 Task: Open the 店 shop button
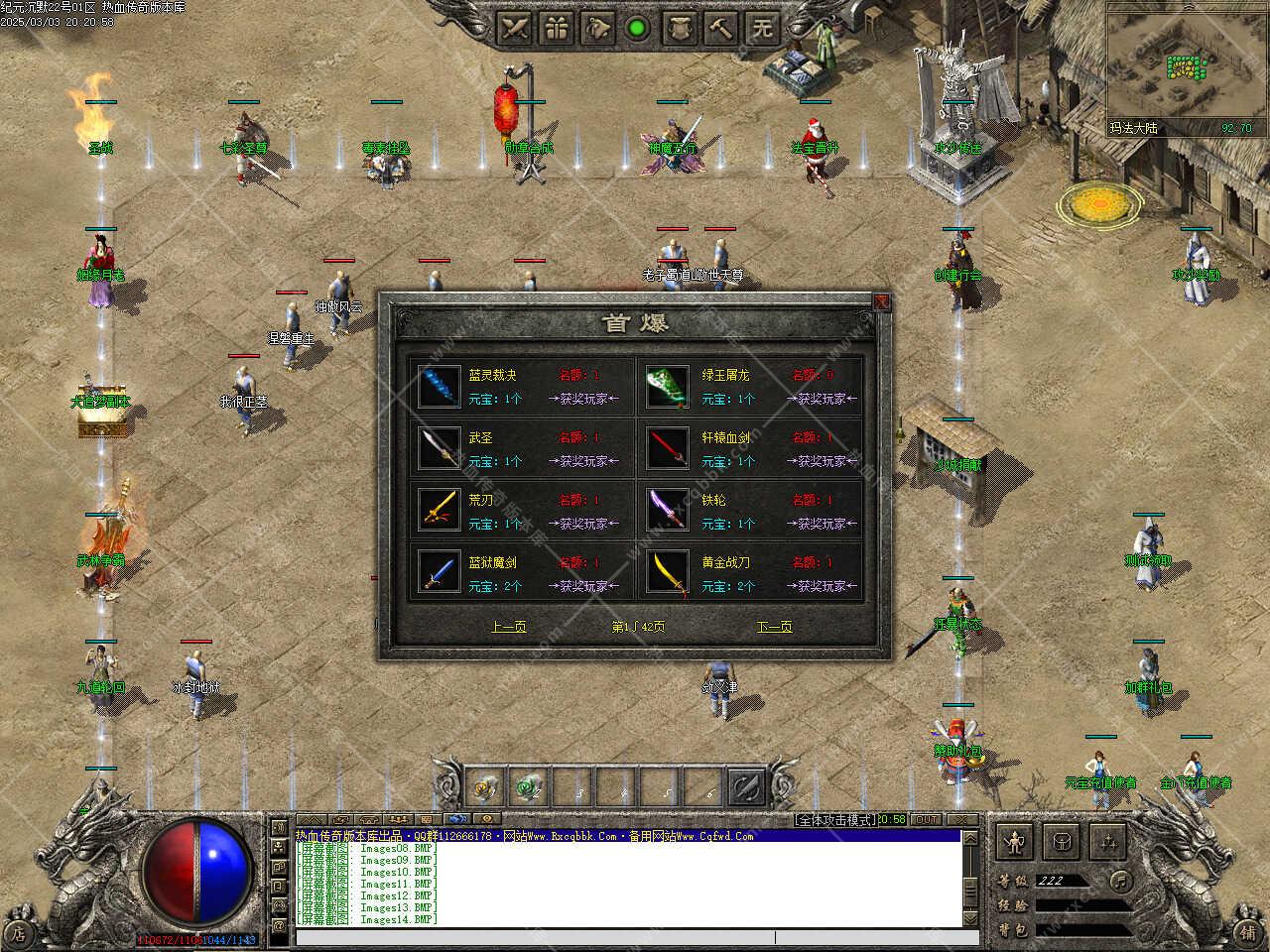tap(19, 932)
